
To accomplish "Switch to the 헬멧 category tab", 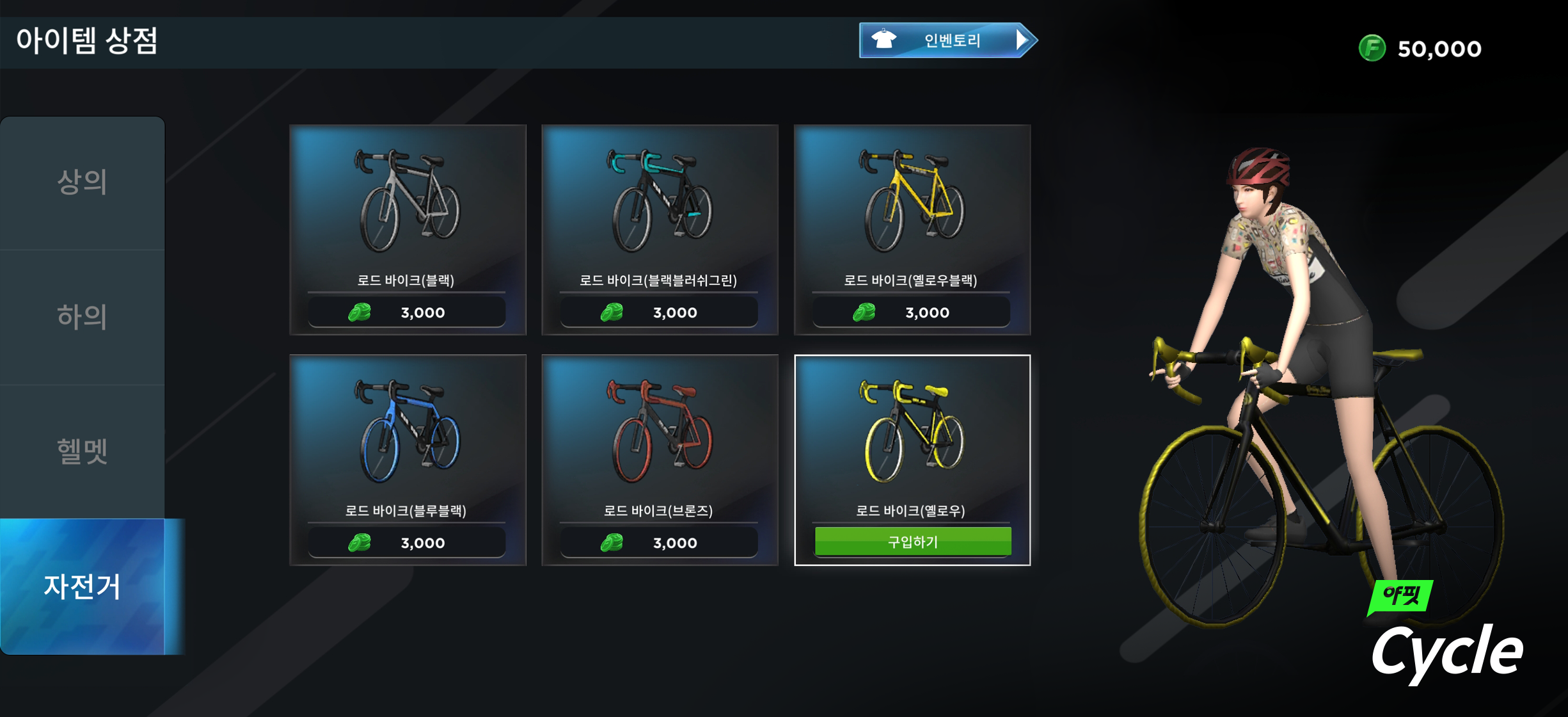I will (x=83, y=451).
